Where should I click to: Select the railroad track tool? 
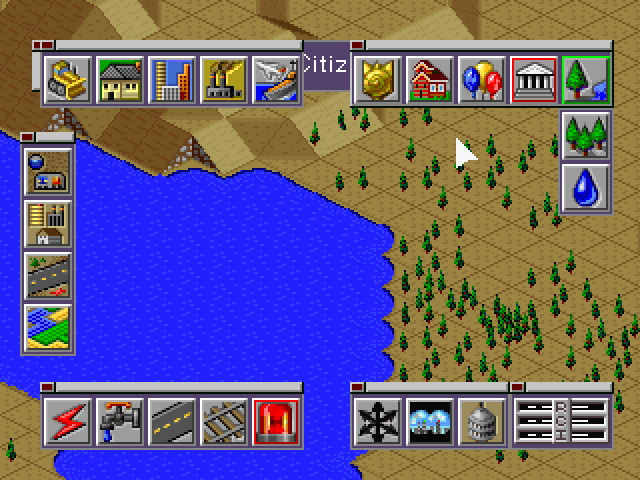click(224, 422)
